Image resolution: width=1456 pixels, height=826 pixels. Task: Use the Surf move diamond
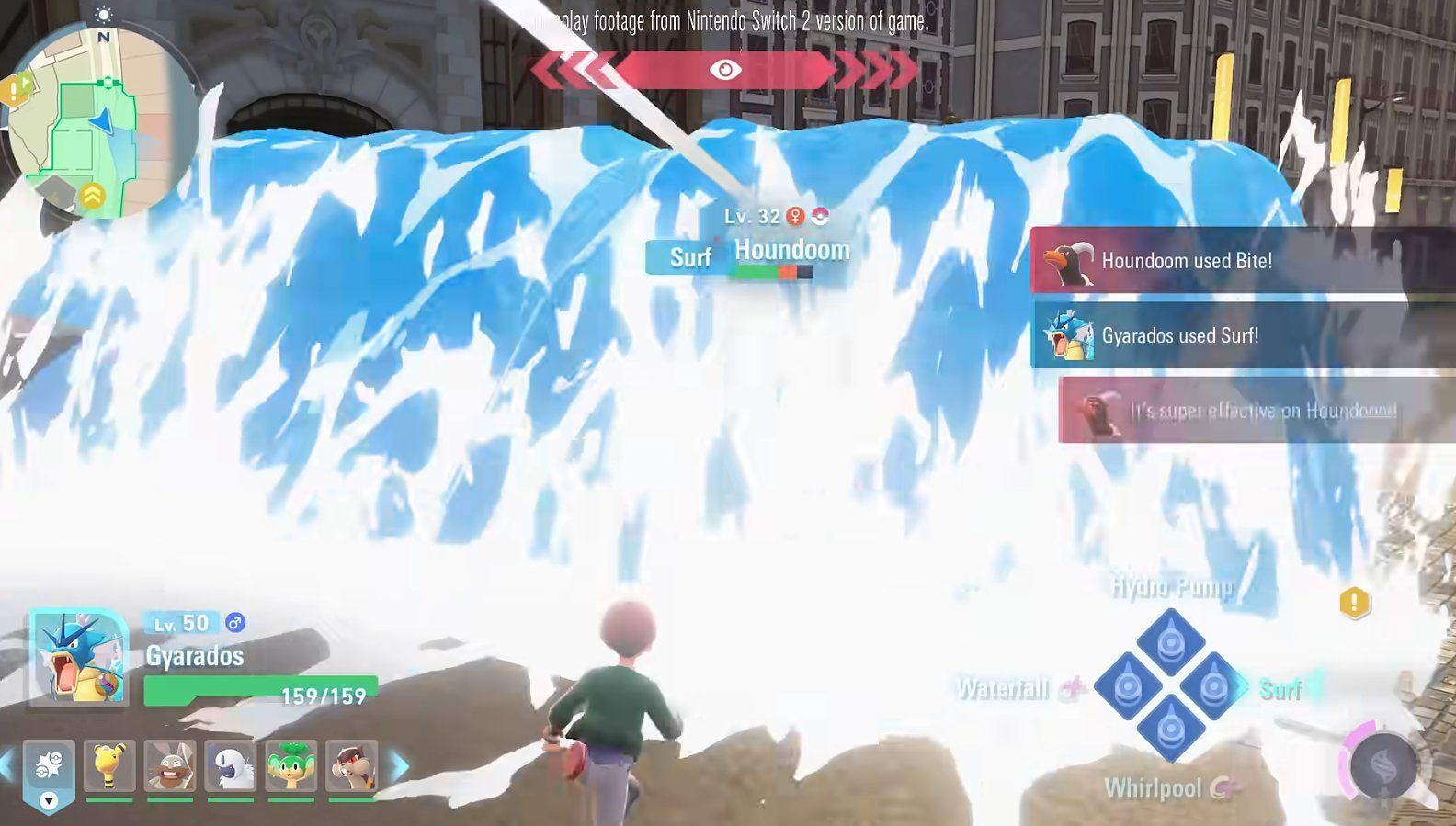(x=1213, y=686)
